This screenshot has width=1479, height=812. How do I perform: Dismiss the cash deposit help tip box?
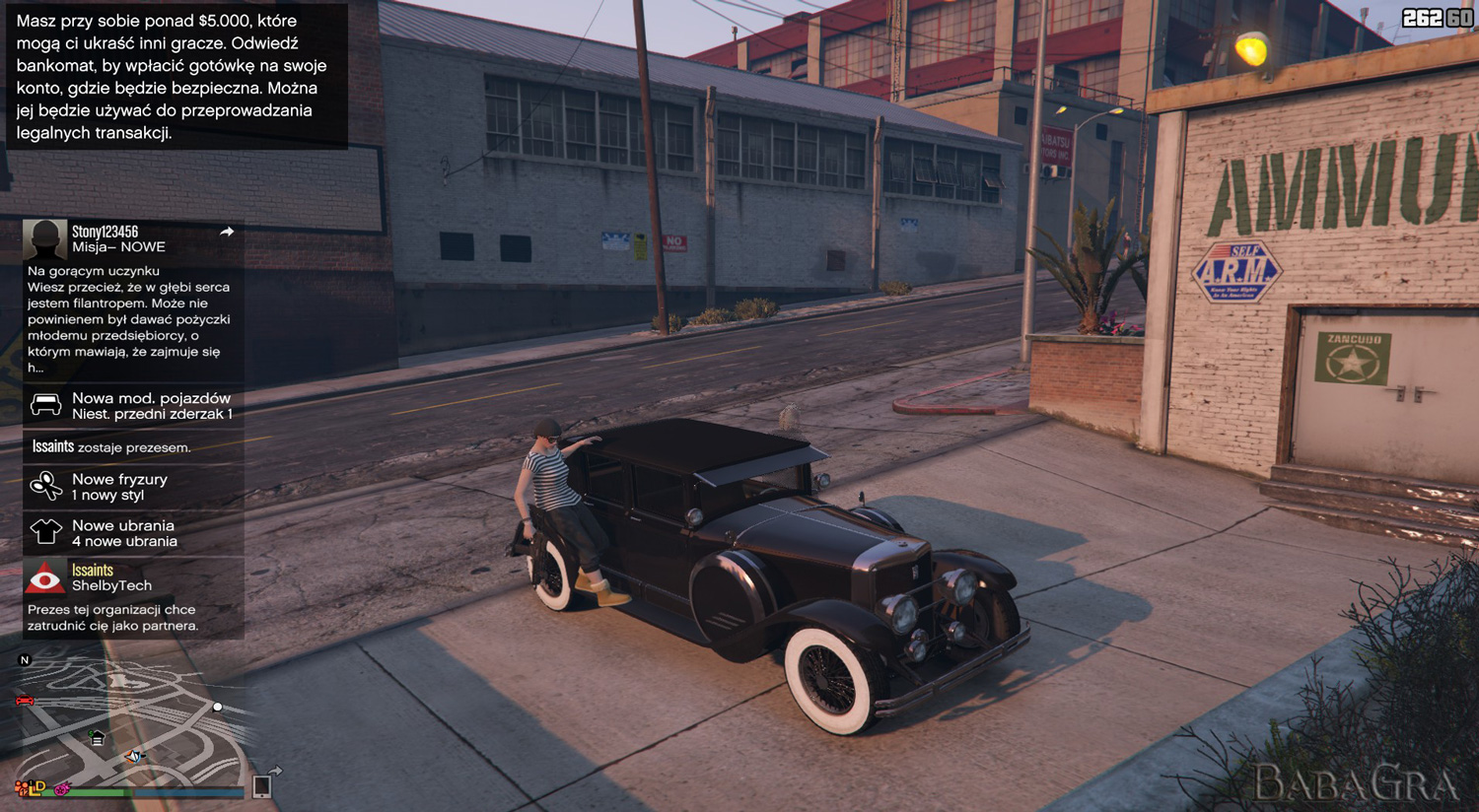click(x=174, y=76)
